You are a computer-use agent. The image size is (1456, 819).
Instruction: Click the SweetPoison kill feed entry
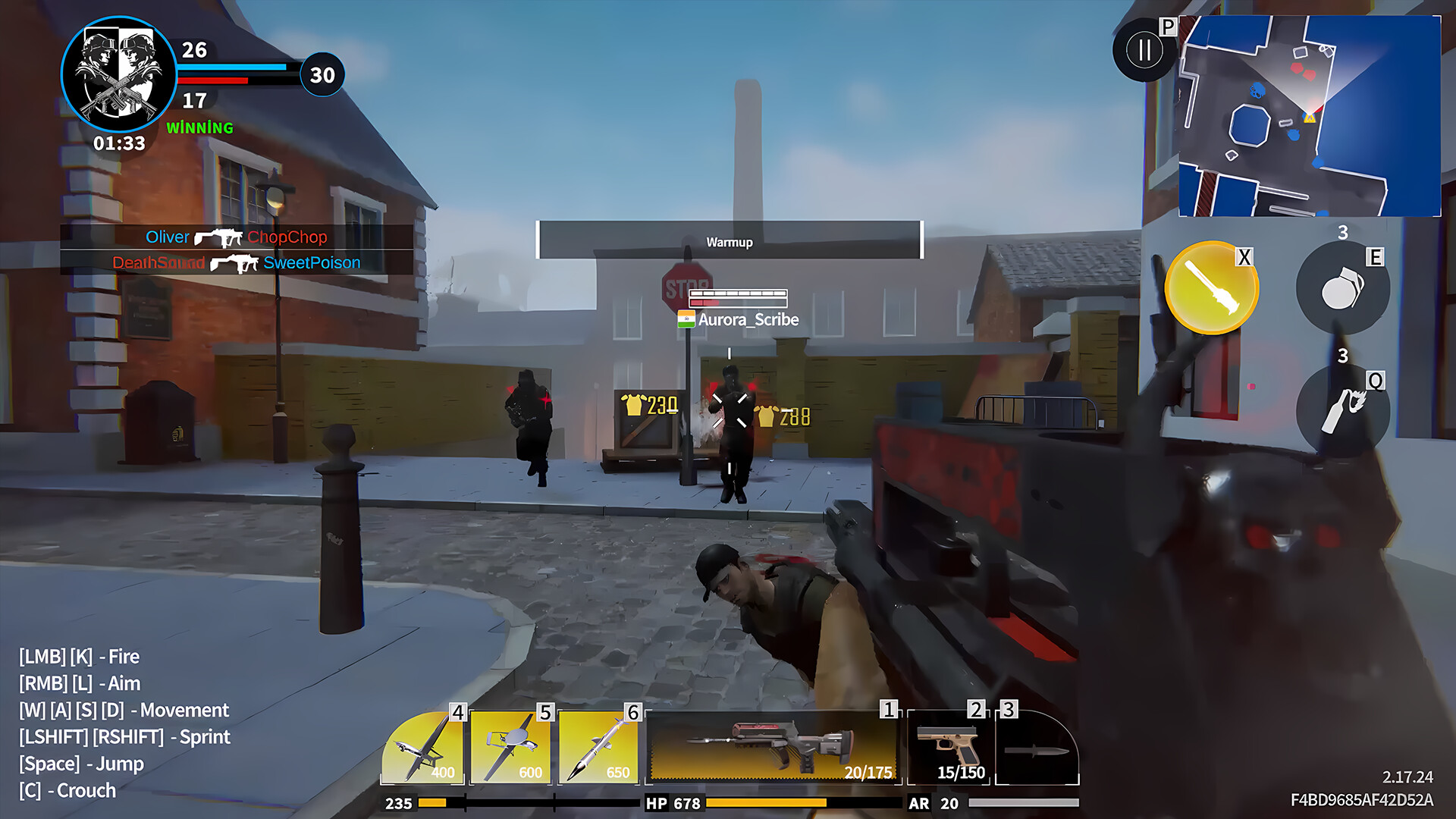coord(312,262)
